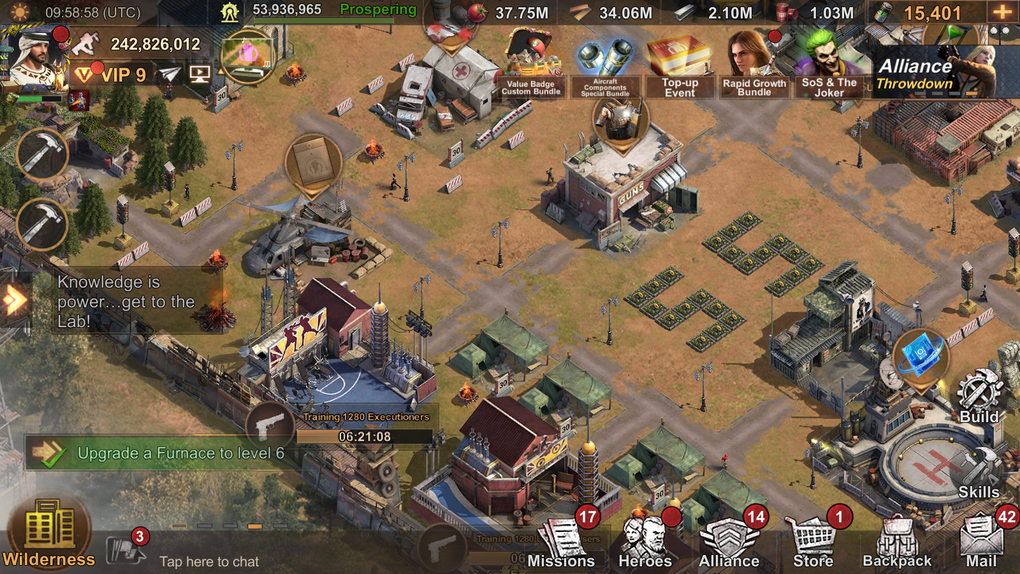Click the VIP 9 badge
This screenshot has width=1020, height=574.
[112, 74]
